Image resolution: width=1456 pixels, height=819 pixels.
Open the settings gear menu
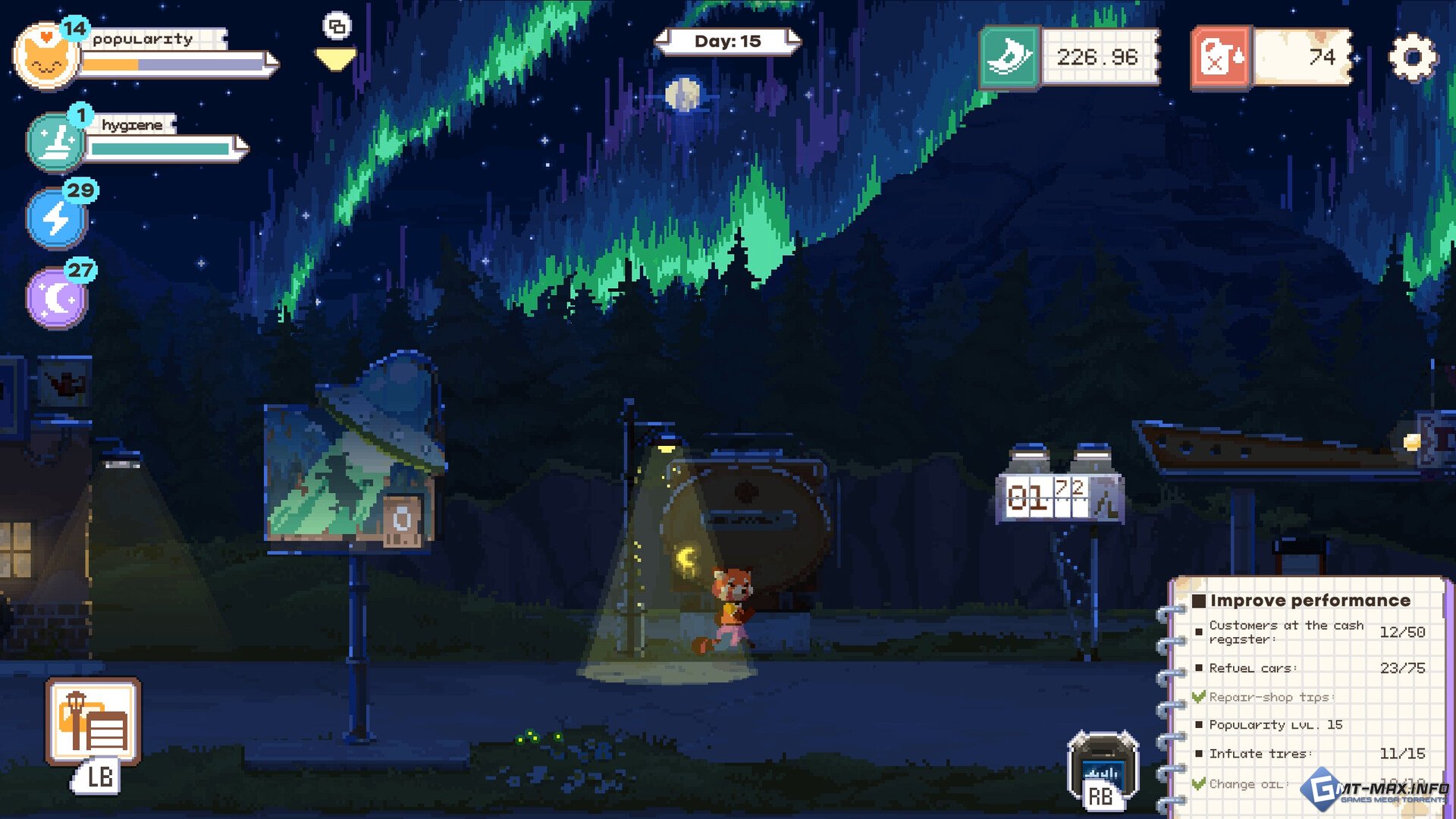tap(1412, 58)
